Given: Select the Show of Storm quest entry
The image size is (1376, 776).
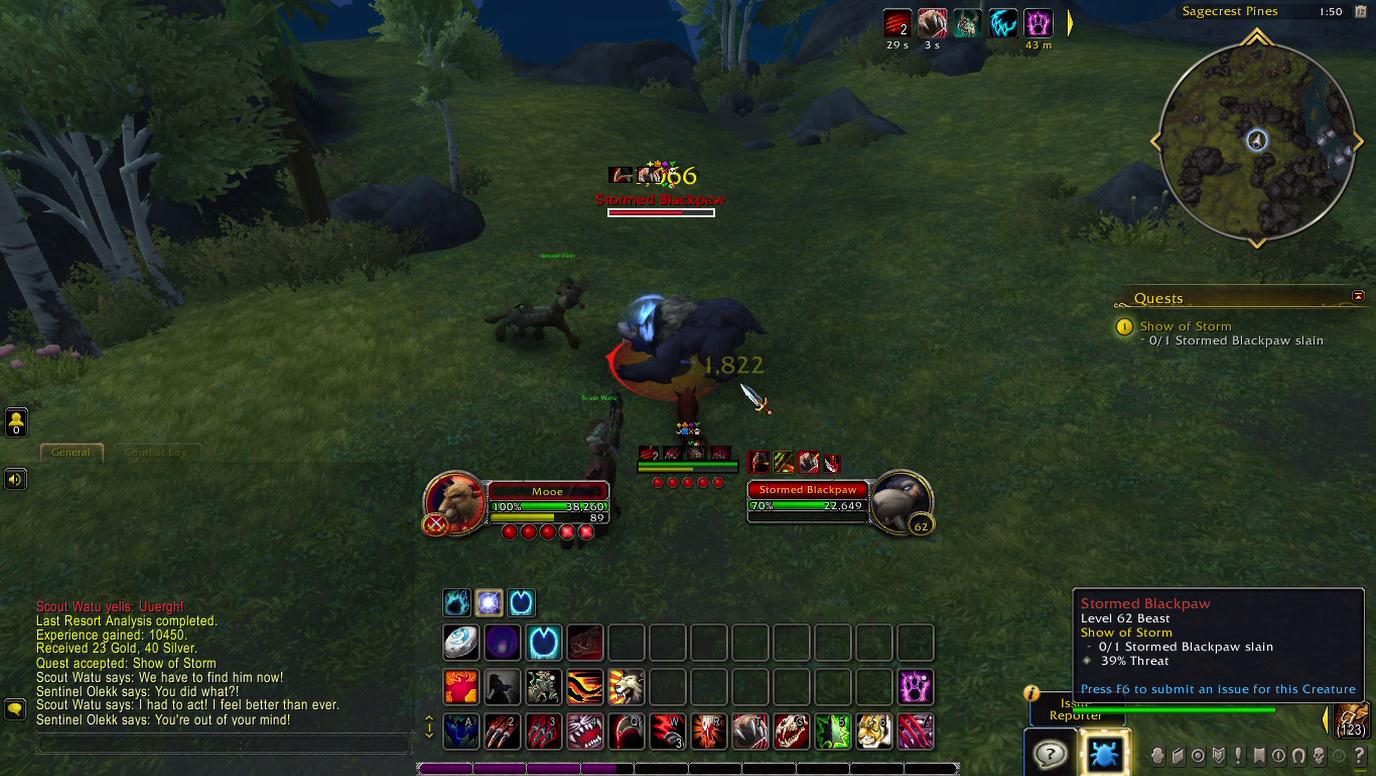Looking at the screenshot, I should [x=1185, y=326].
